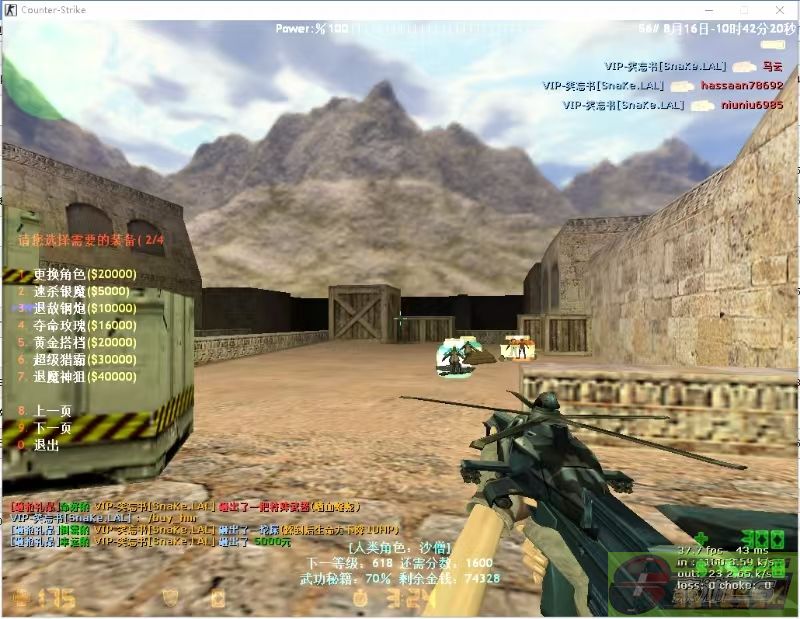Pick 夺命玫瑰 ($16000) in the menu
The image size is (800, 619).
[x=84, y=325]
